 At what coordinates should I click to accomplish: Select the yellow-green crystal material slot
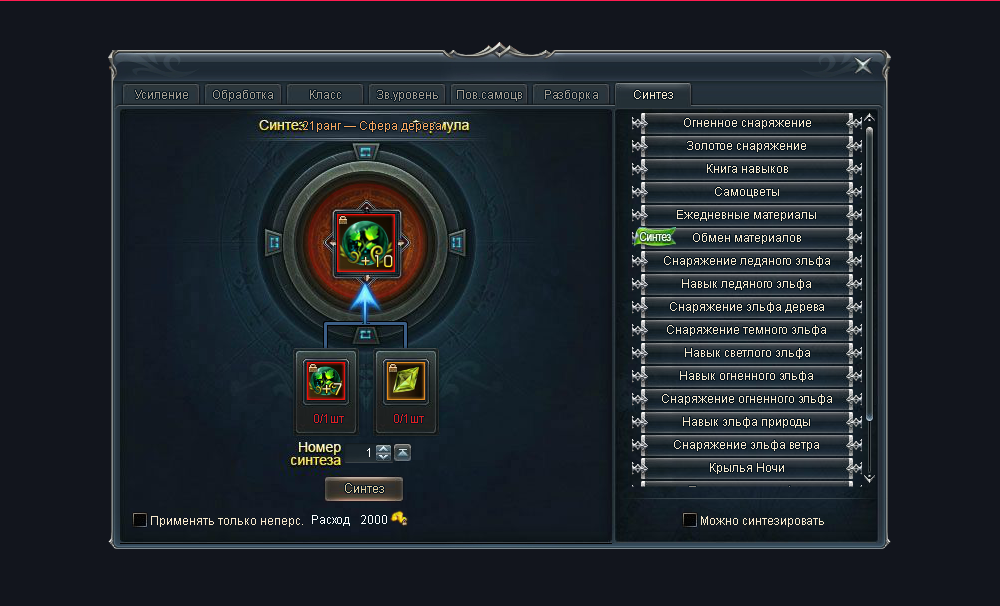tap(406, 382)
